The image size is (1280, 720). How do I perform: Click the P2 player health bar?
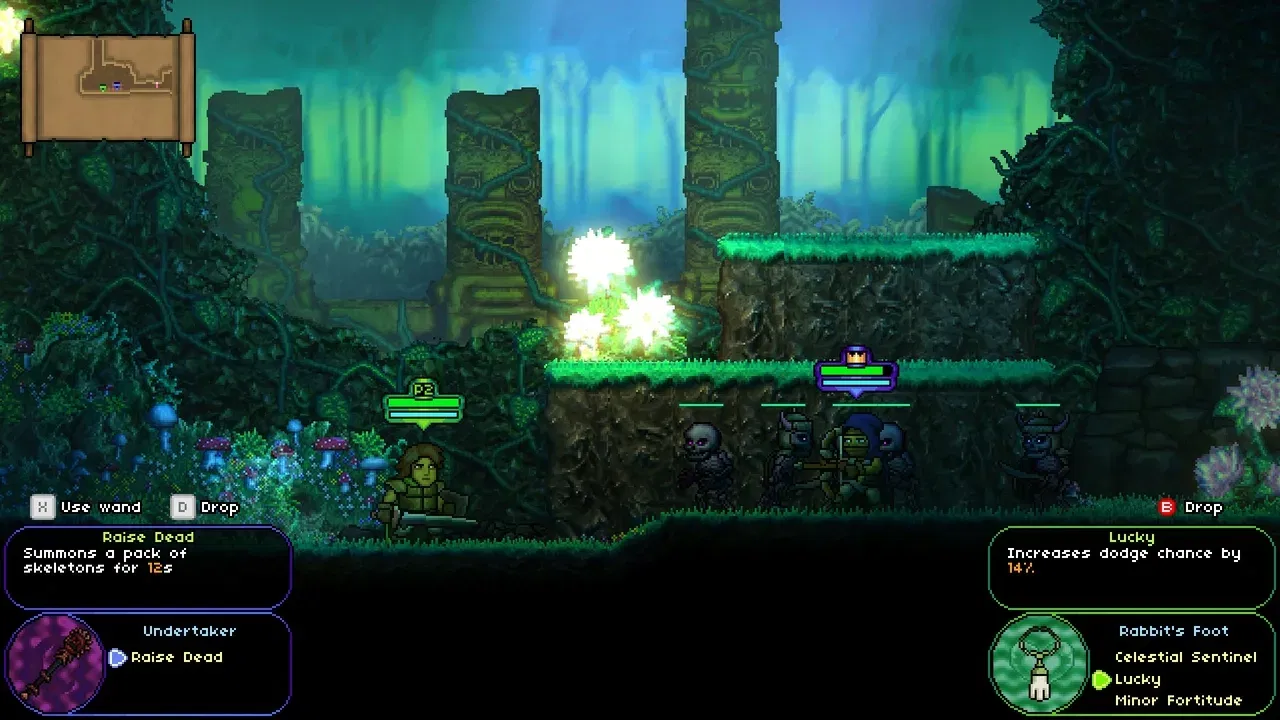(424, 405)
